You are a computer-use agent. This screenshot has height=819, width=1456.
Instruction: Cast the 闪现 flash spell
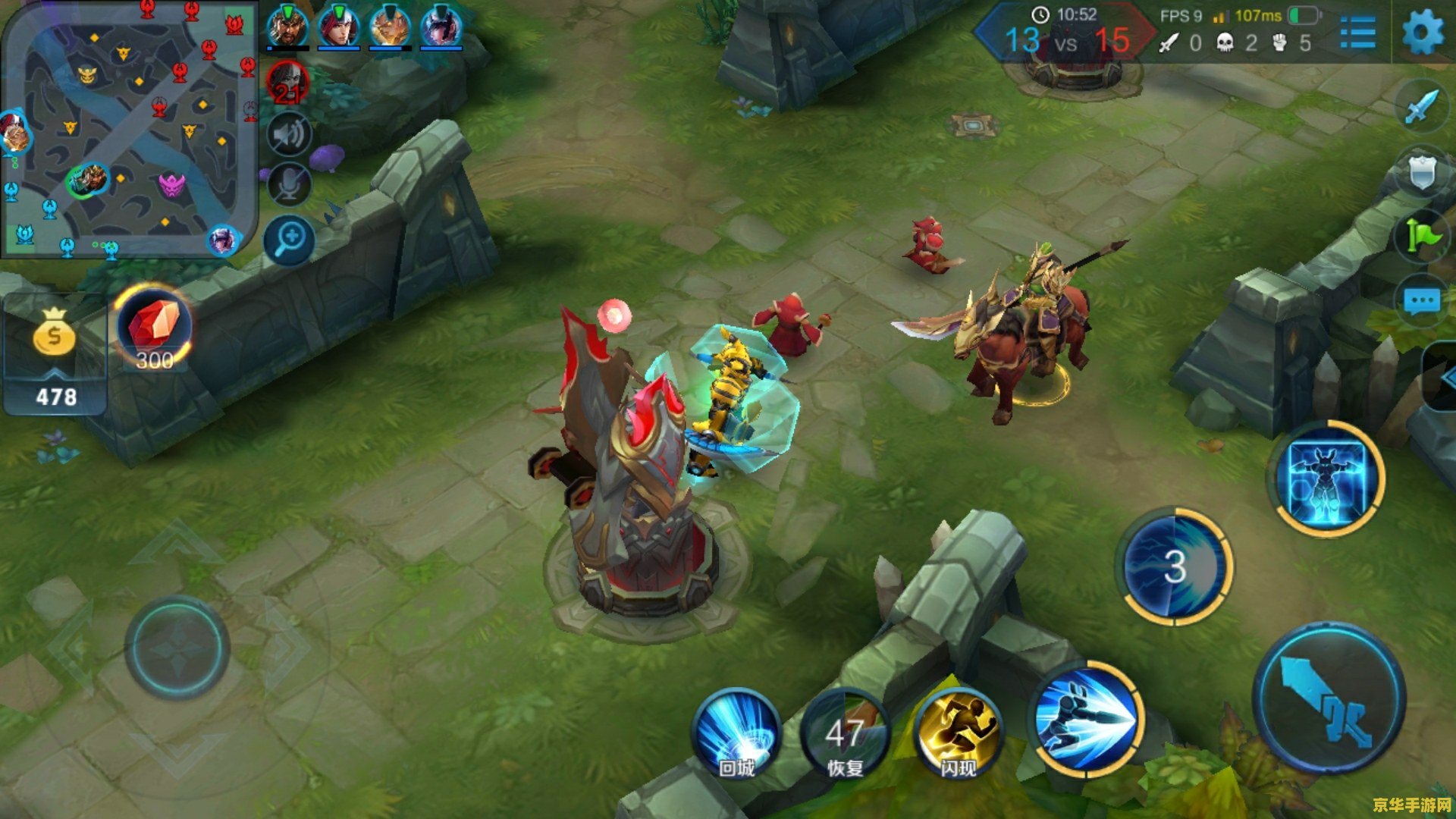(959, 733)
